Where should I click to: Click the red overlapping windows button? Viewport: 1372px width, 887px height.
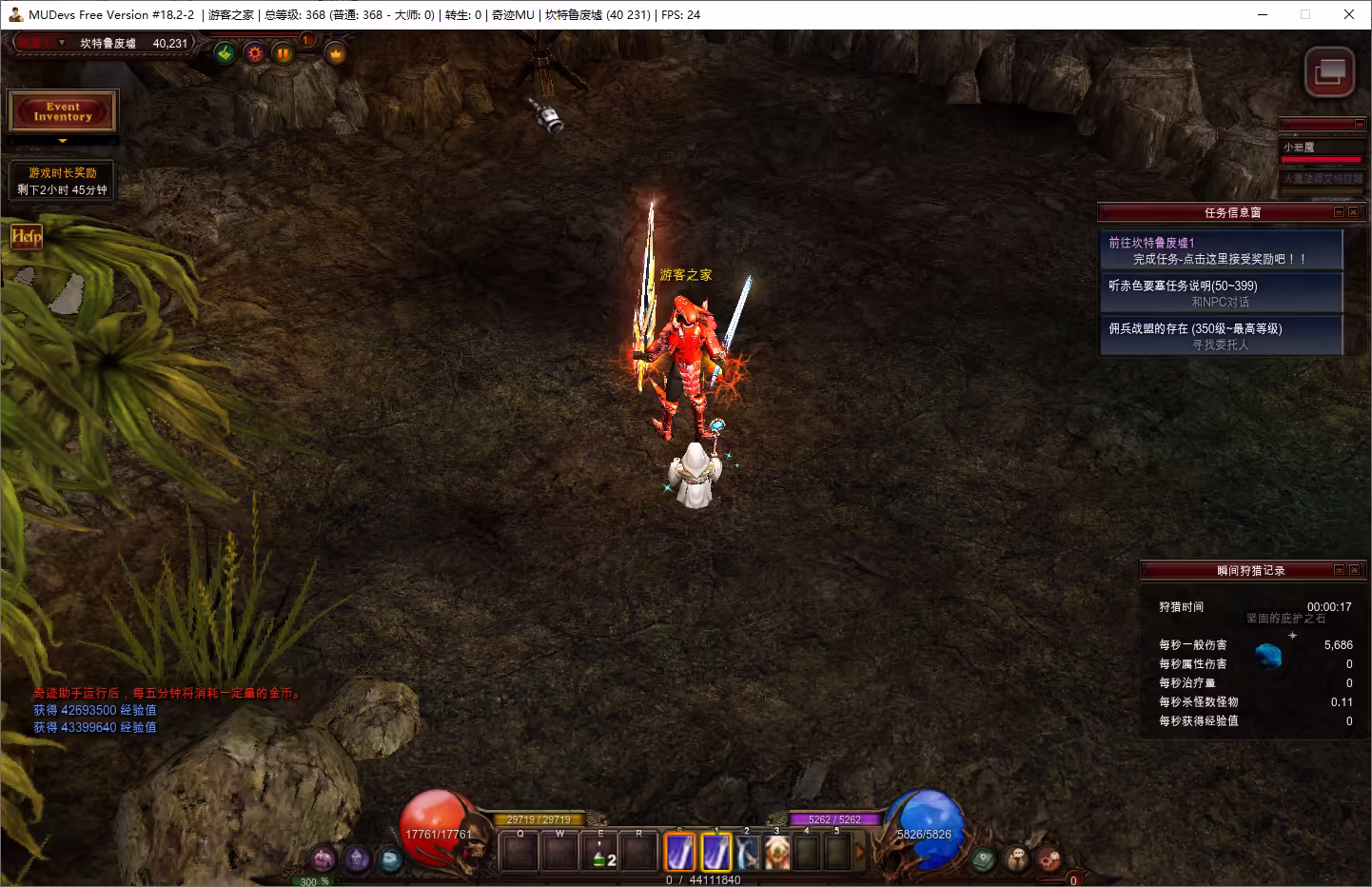(x=1328, y=71)
